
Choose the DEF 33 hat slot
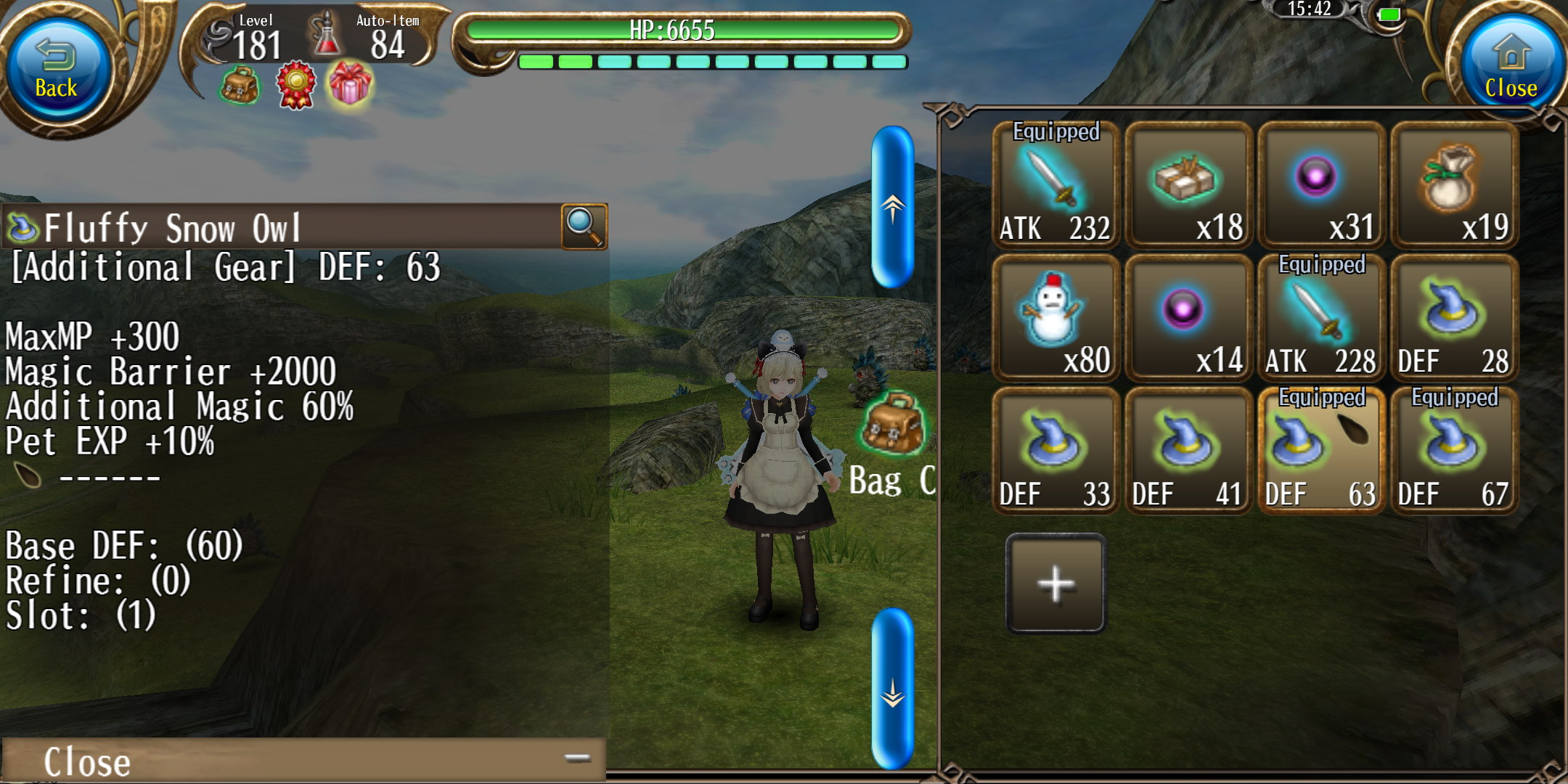(x=1055, y=452)
